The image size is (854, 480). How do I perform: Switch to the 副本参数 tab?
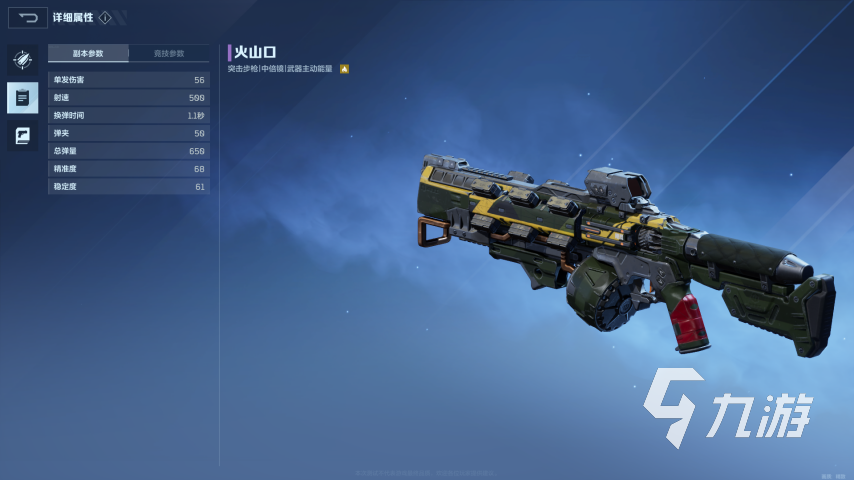[88, 53]
